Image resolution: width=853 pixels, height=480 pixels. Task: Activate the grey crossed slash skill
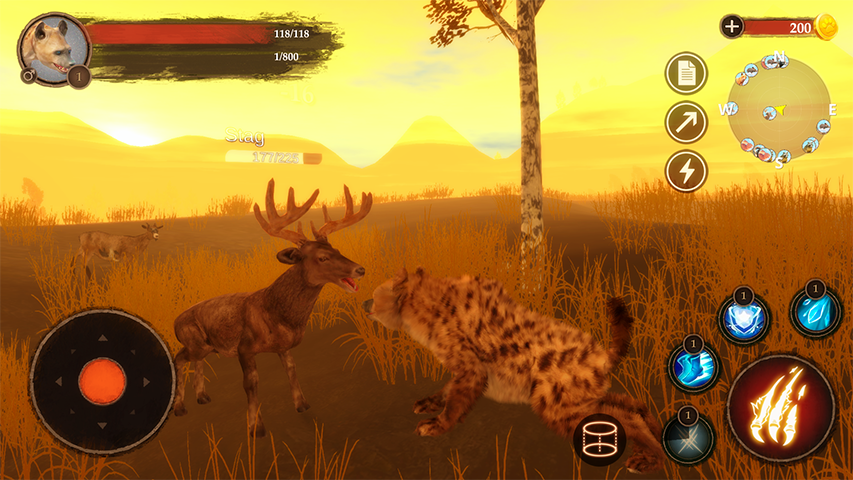(688, 438)
